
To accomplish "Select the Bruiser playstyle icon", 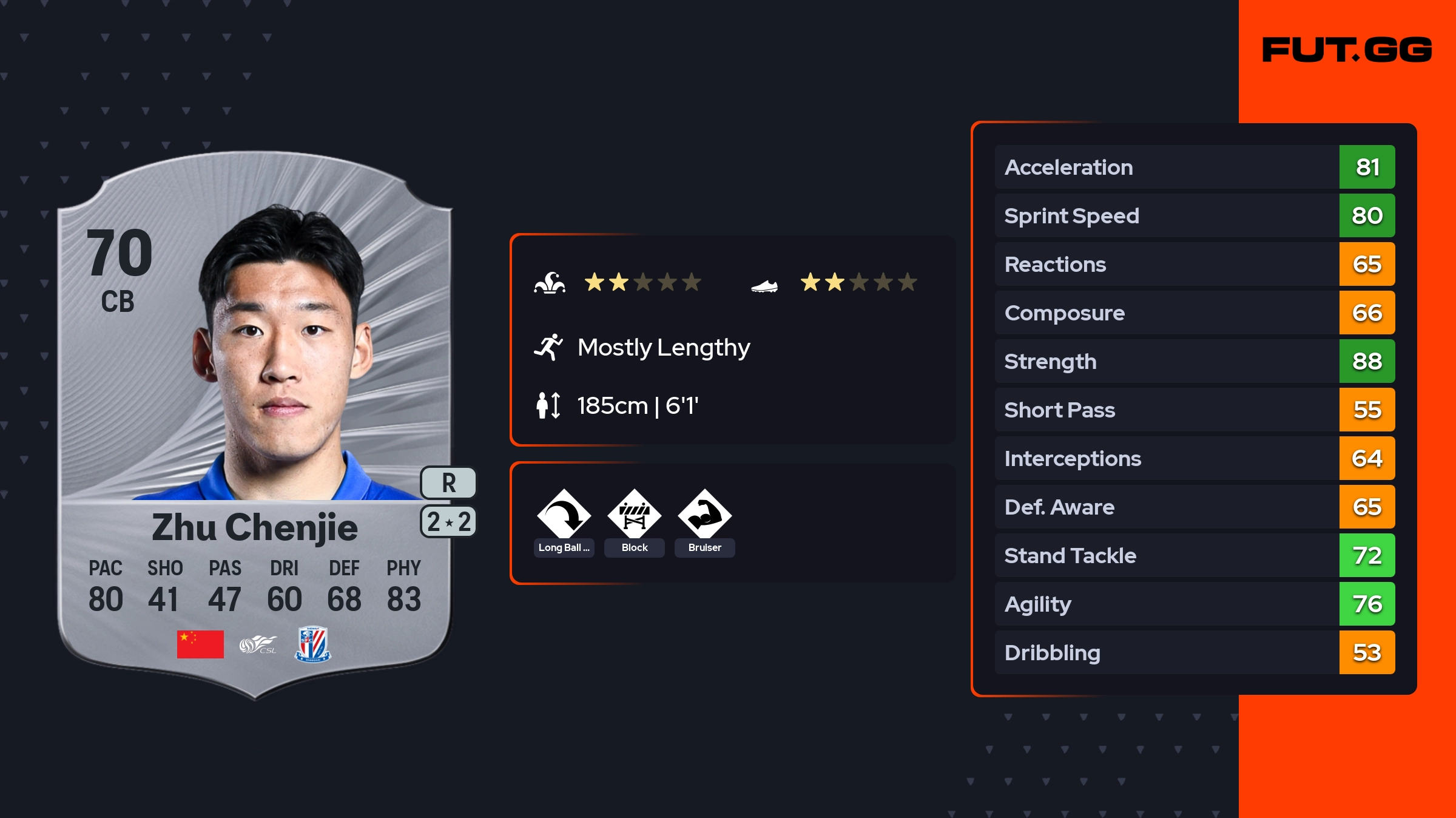I will 704,515.
